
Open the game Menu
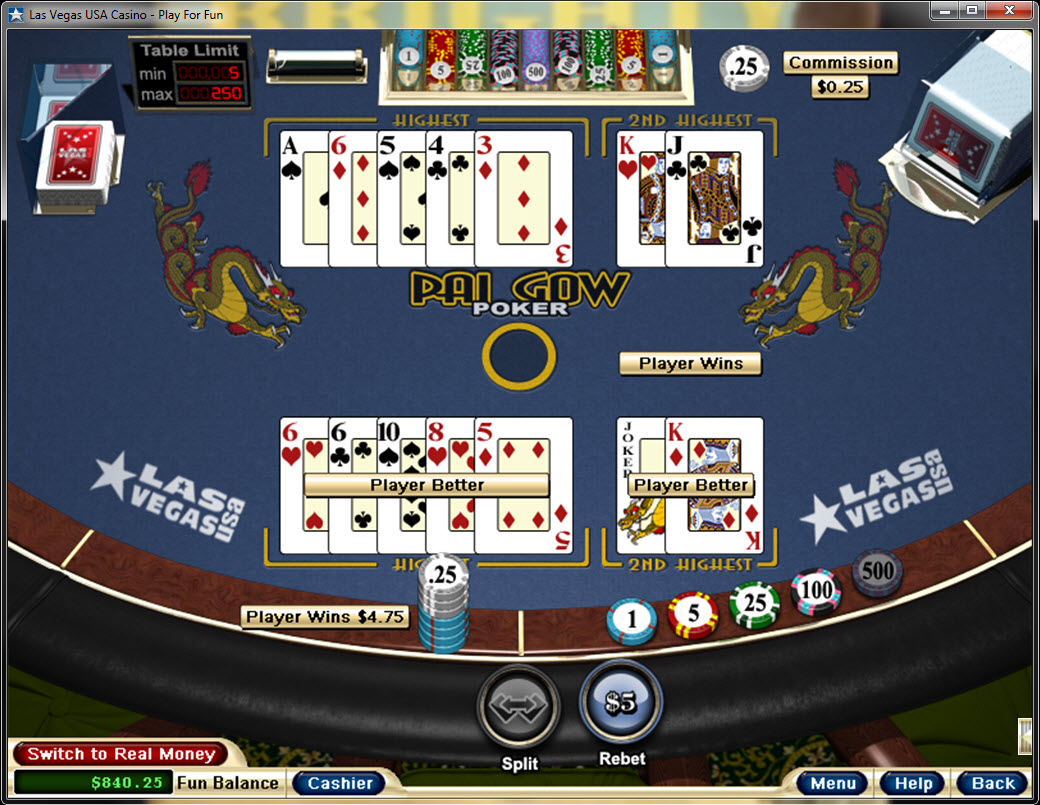(833, 783)
